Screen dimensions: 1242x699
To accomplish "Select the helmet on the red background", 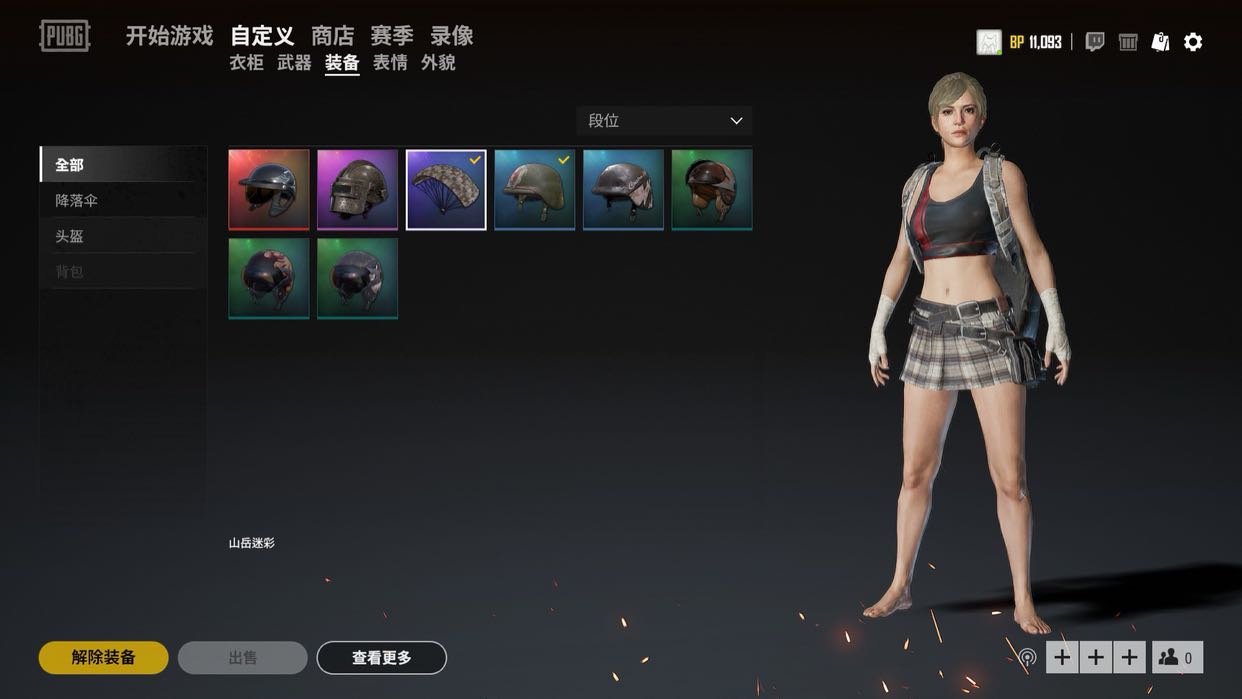I will point(269,190).
